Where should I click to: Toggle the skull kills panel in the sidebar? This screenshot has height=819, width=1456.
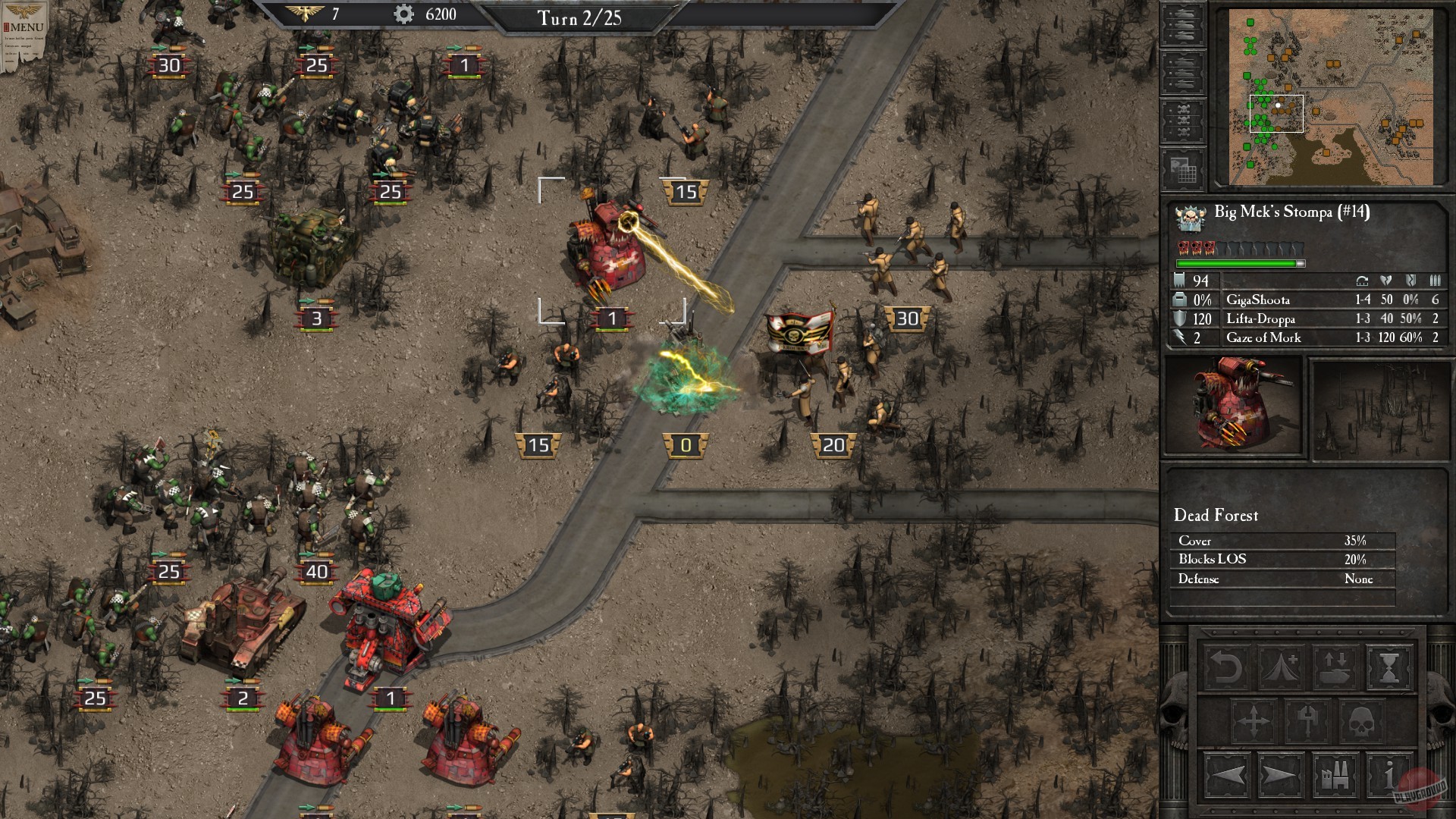[x=1181, y=118]
